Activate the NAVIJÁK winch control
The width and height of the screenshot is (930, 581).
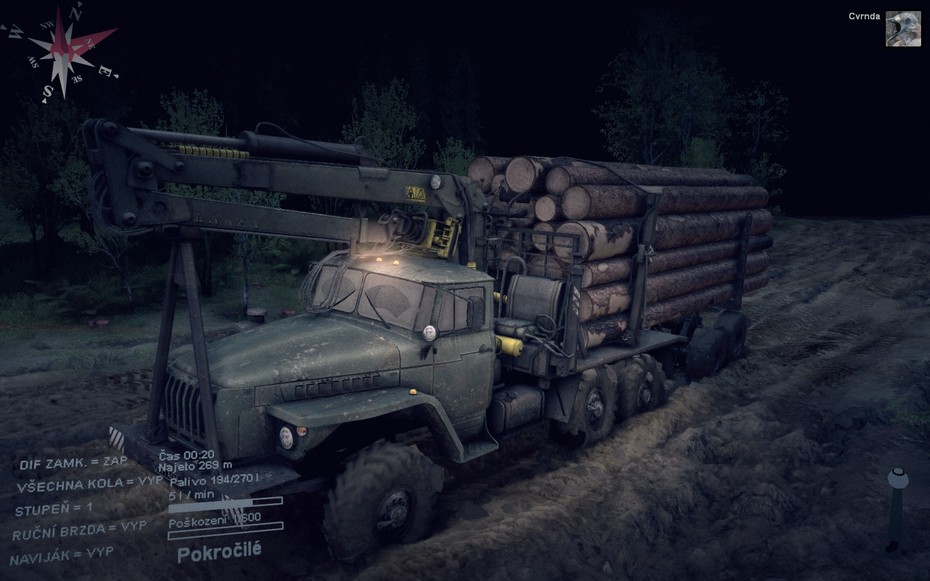click(64, 553)
